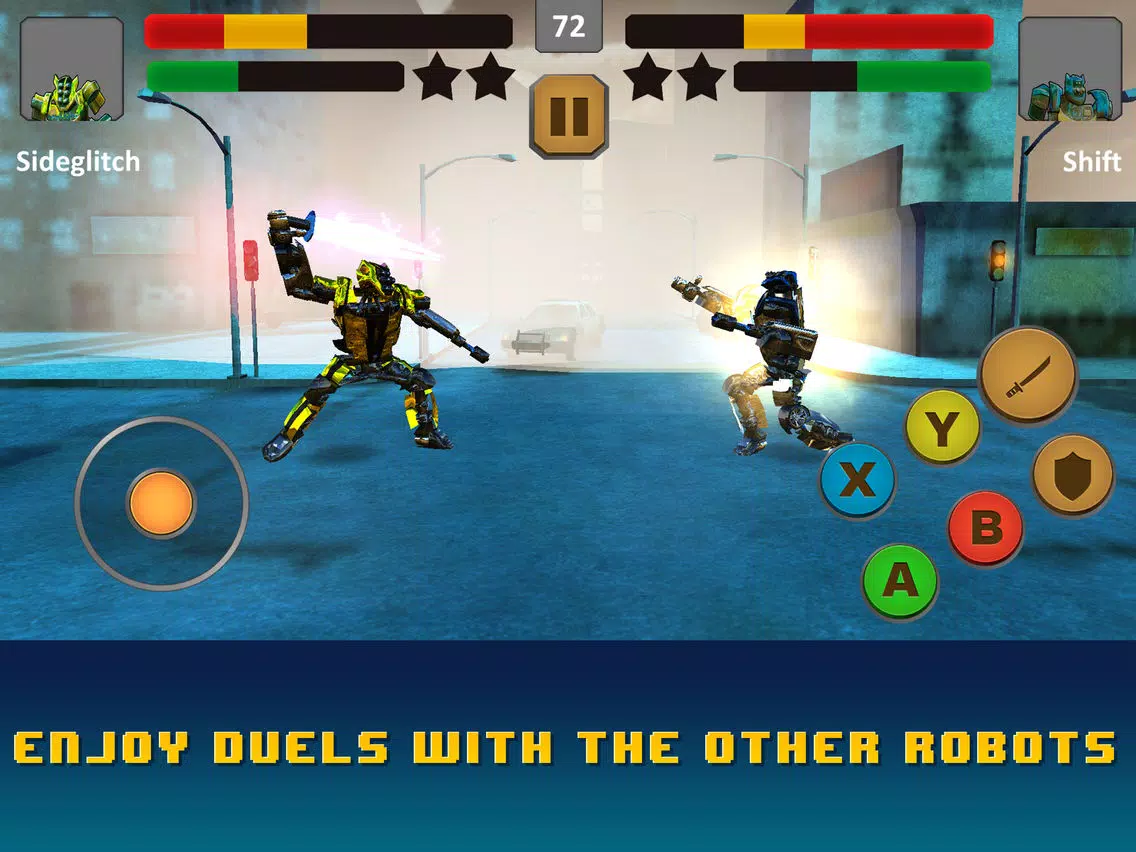Tap the yellow Y attack button
This screenshot has width=1136, height=852.
pos(942,428)
